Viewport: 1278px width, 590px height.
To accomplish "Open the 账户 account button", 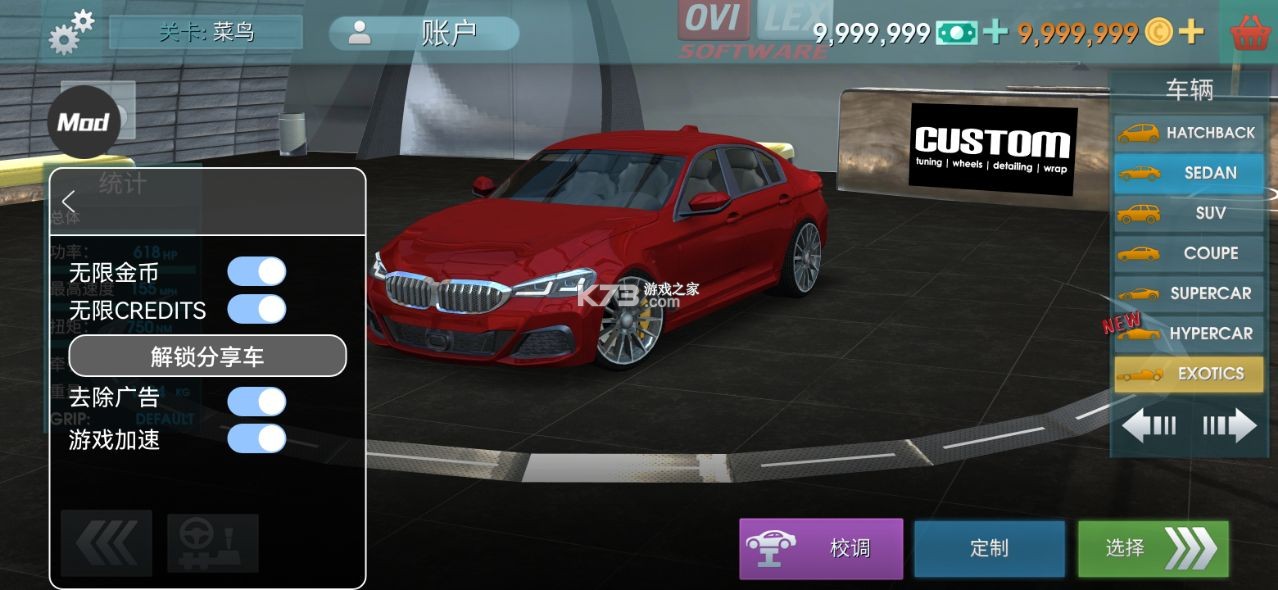I will 424,33.
